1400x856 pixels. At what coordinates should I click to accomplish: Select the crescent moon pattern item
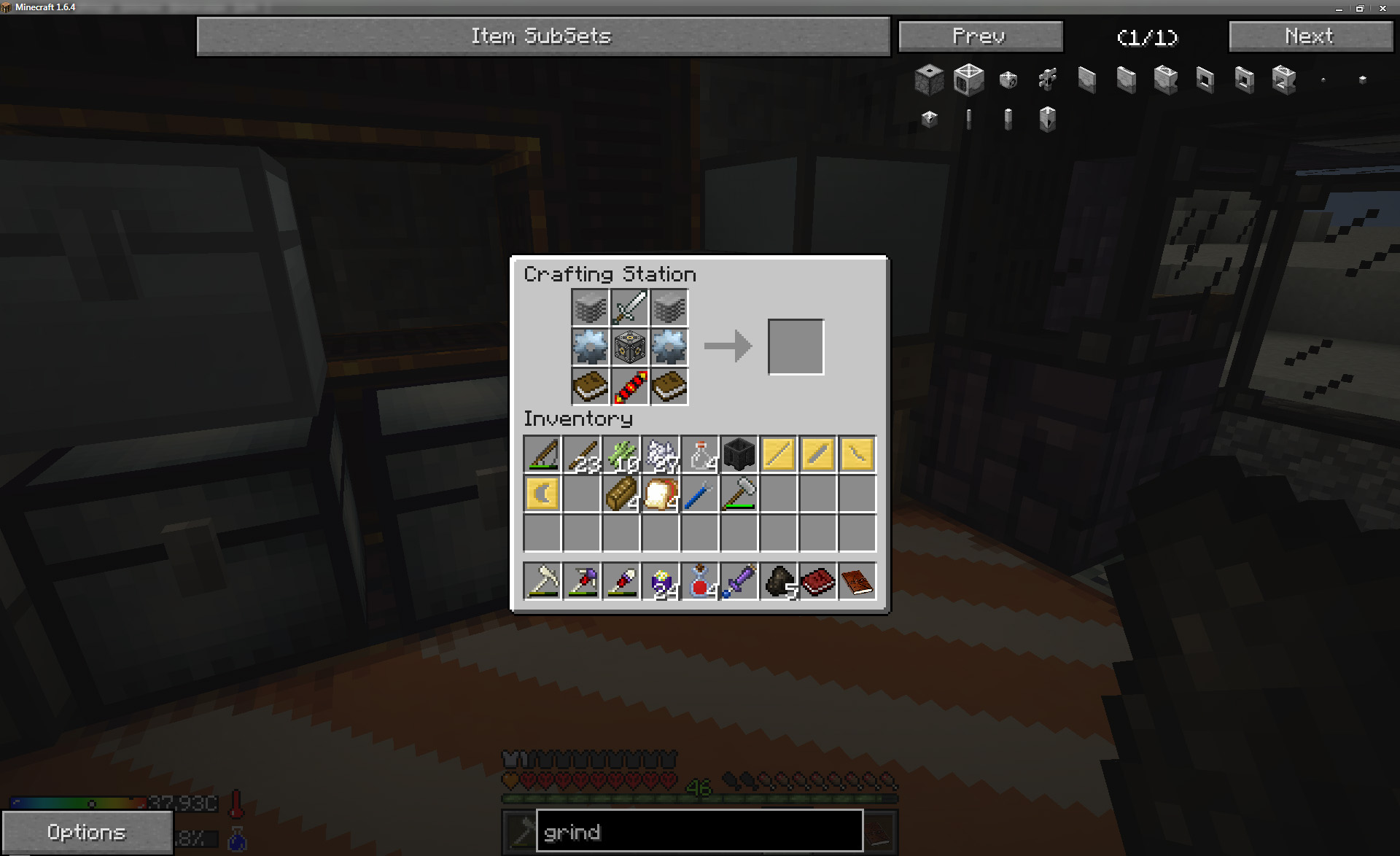tap(542, 494)
